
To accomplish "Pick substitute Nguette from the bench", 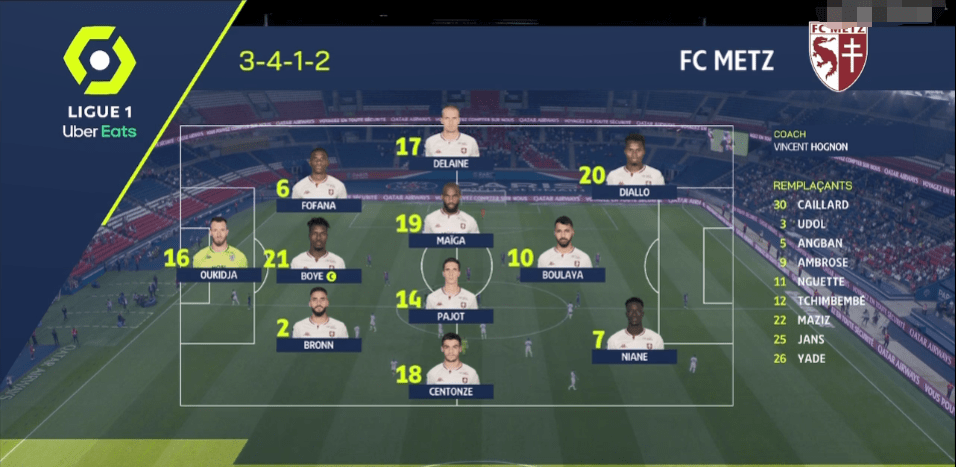I will click(x=820, y=281).
